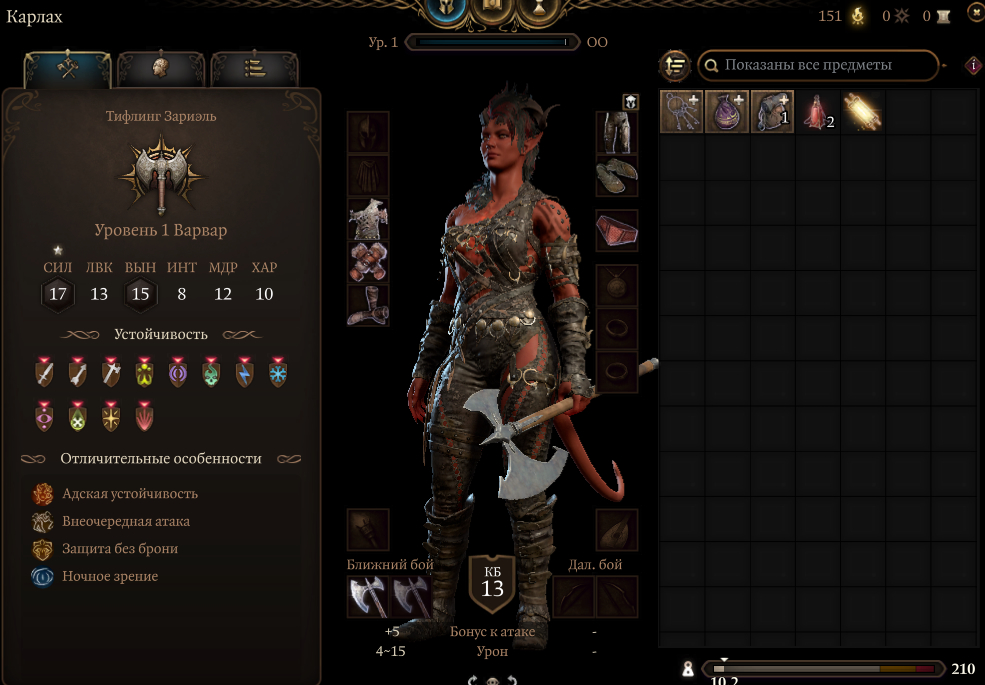Screen dimensions: 985x685
Task: Toggle the helmet visibility icon
Action: [x=631, y=101]
